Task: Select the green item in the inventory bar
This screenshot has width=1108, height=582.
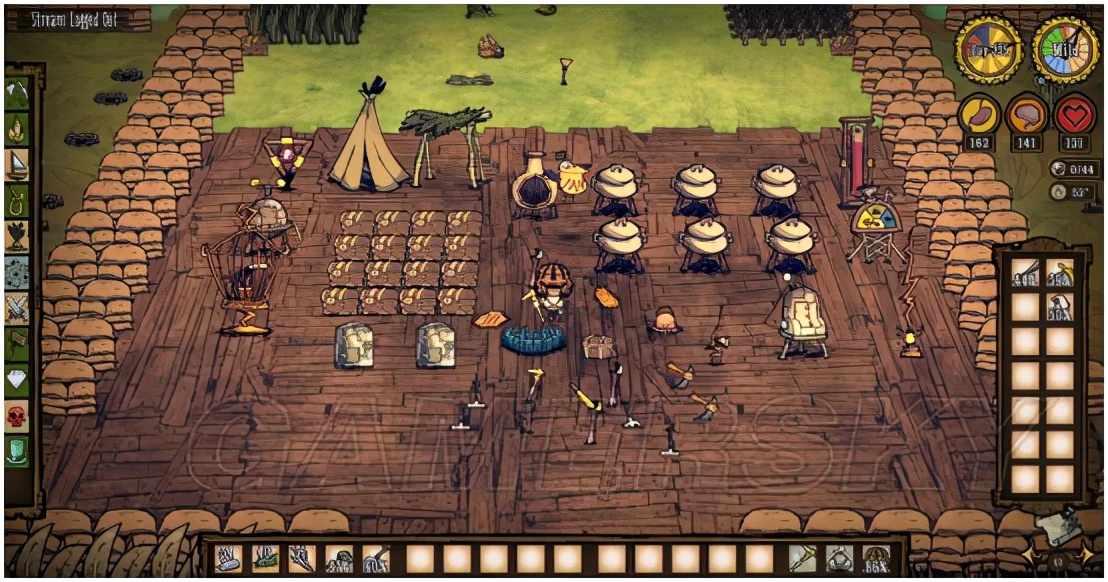Action: tap(264, 558)
